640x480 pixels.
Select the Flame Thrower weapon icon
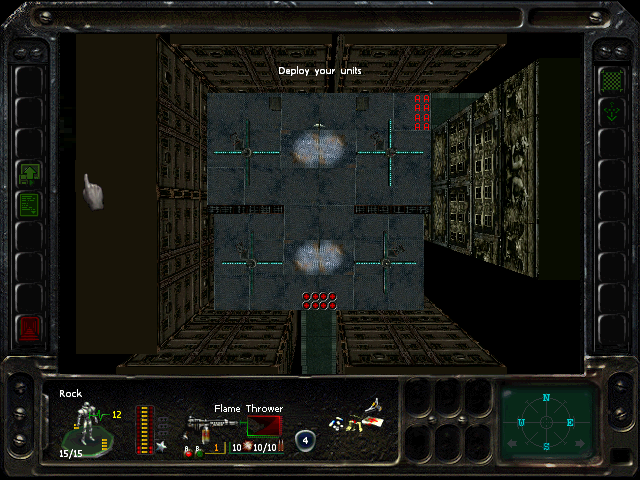pos(204,424)
